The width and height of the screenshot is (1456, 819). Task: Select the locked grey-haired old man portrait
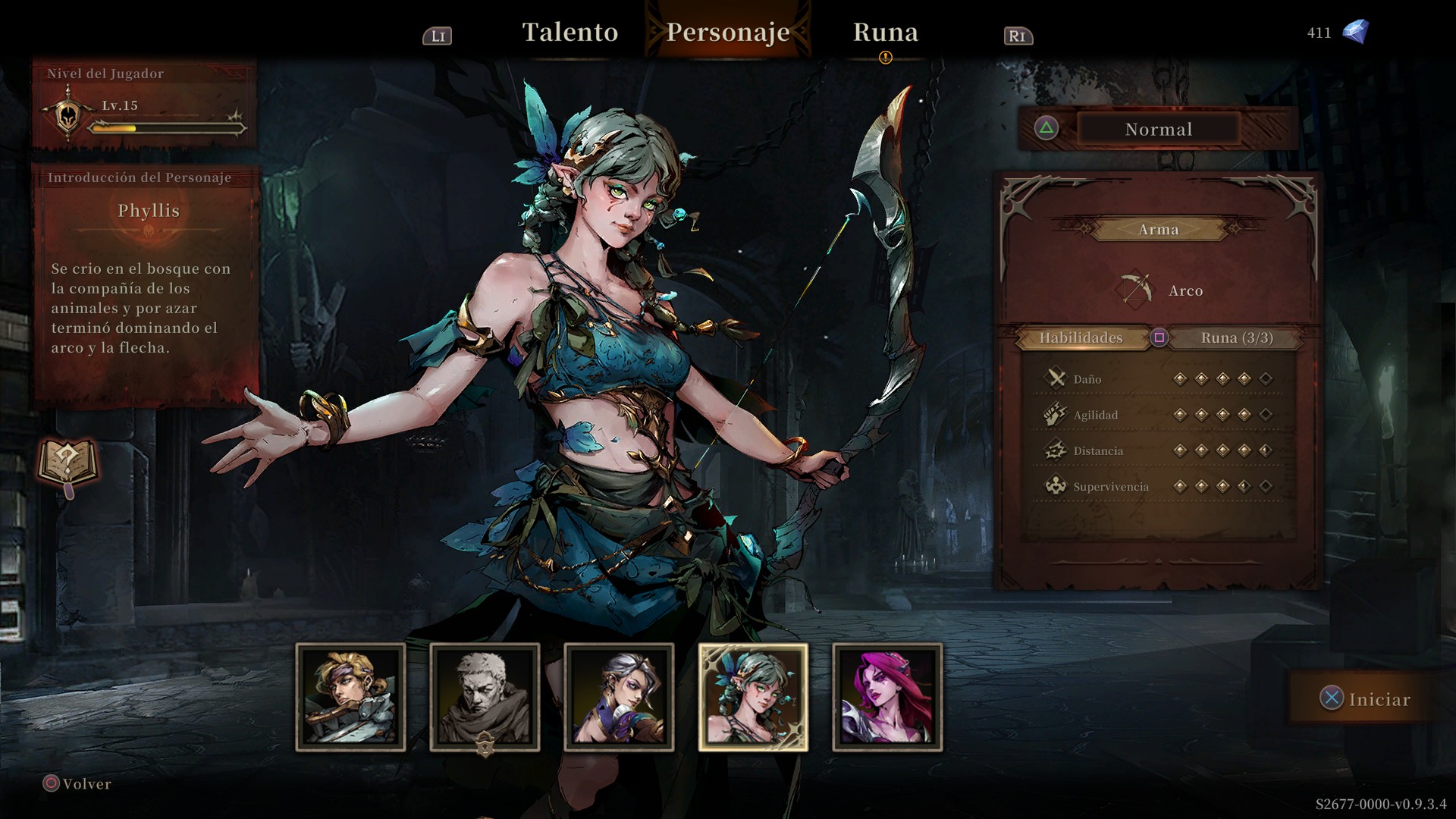pyautogui.click(x=485, y=697)
